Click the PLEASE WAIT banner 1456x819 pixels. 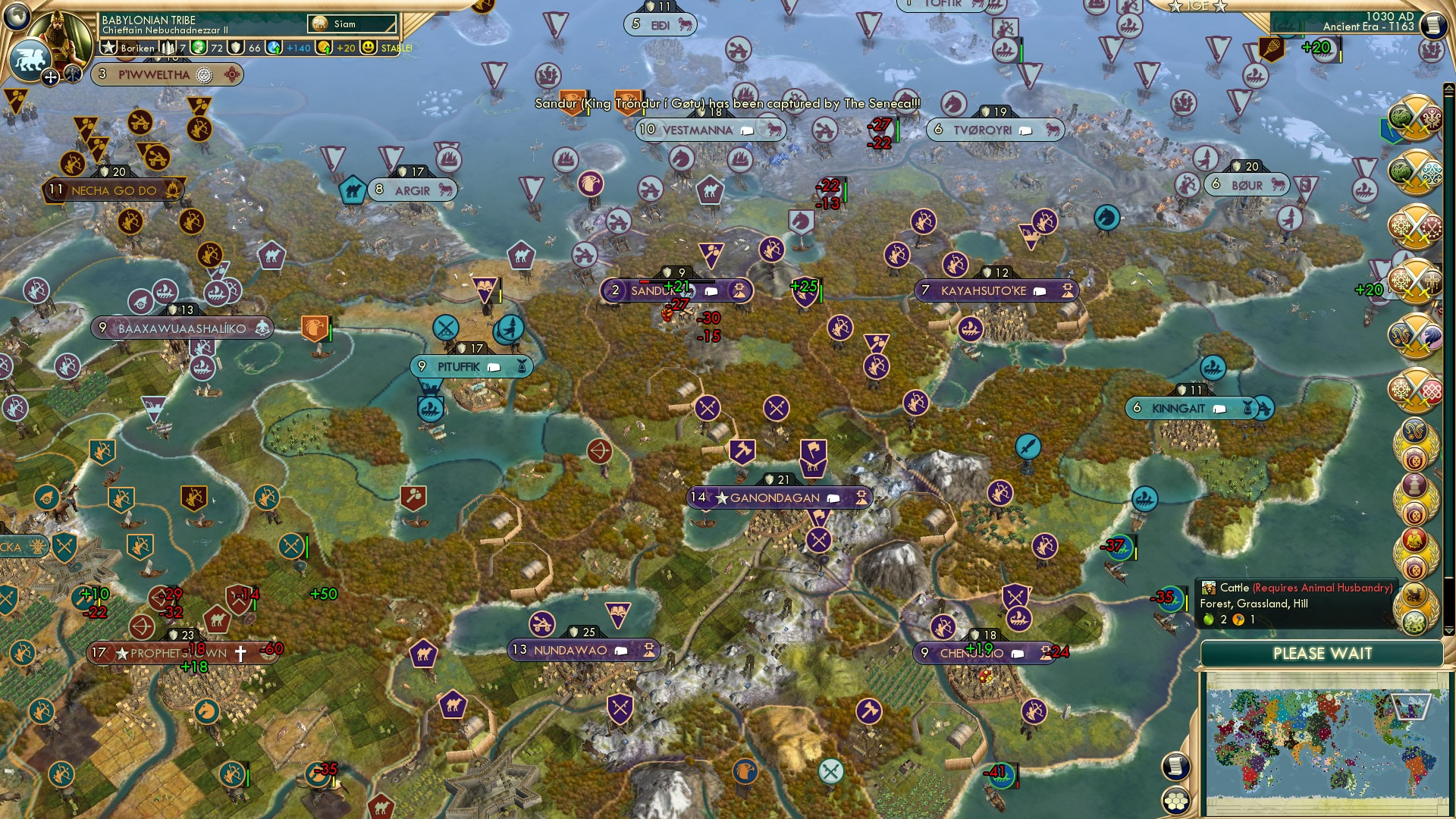pyautogui.click(x=1323, y=653)
